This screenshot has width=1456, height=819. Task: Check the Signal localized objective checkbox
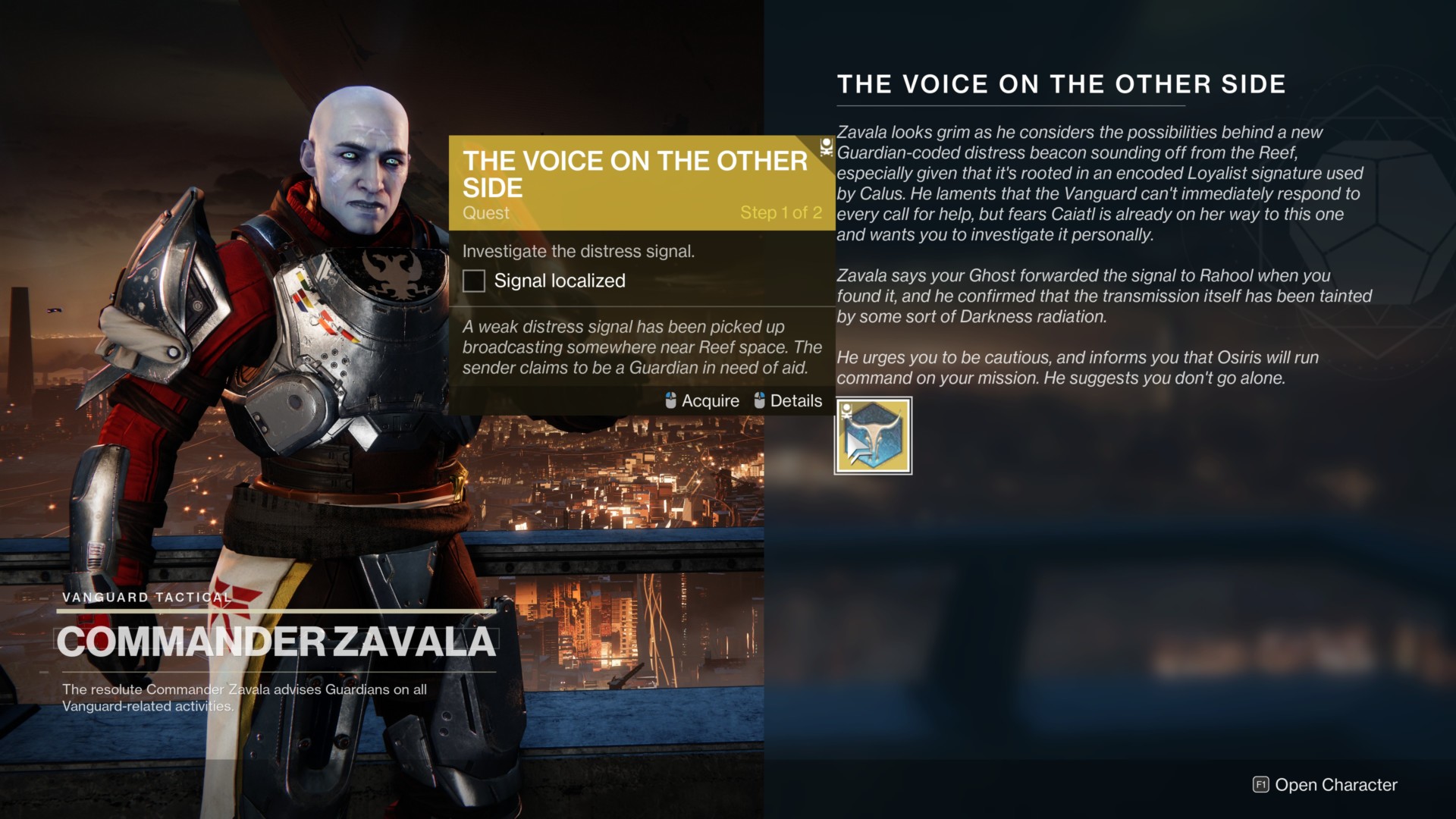click(474, 281)
